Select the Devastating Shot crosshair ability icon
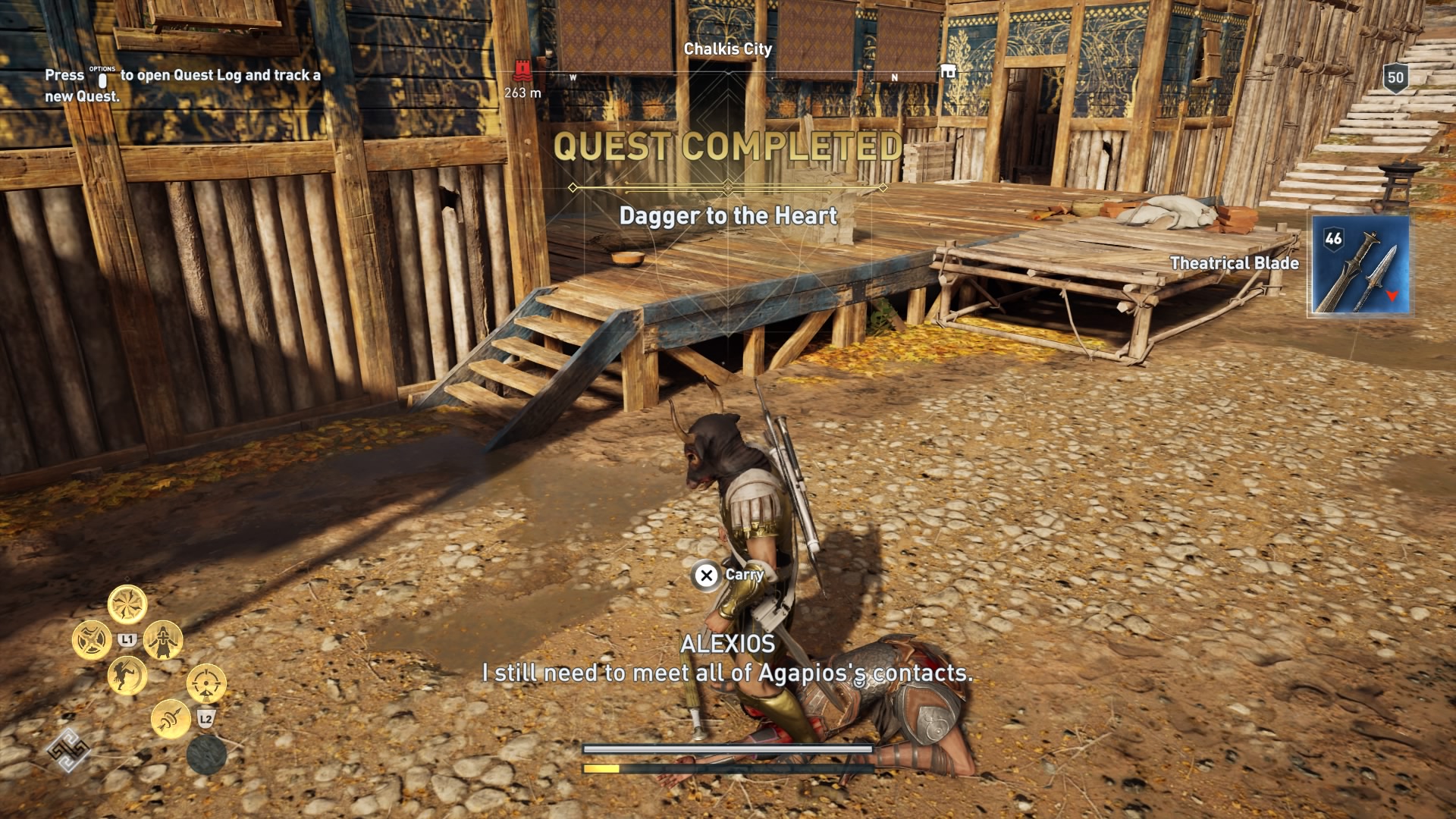The image size is (1456, 819). pyautogui.click(x=206, y=684)
